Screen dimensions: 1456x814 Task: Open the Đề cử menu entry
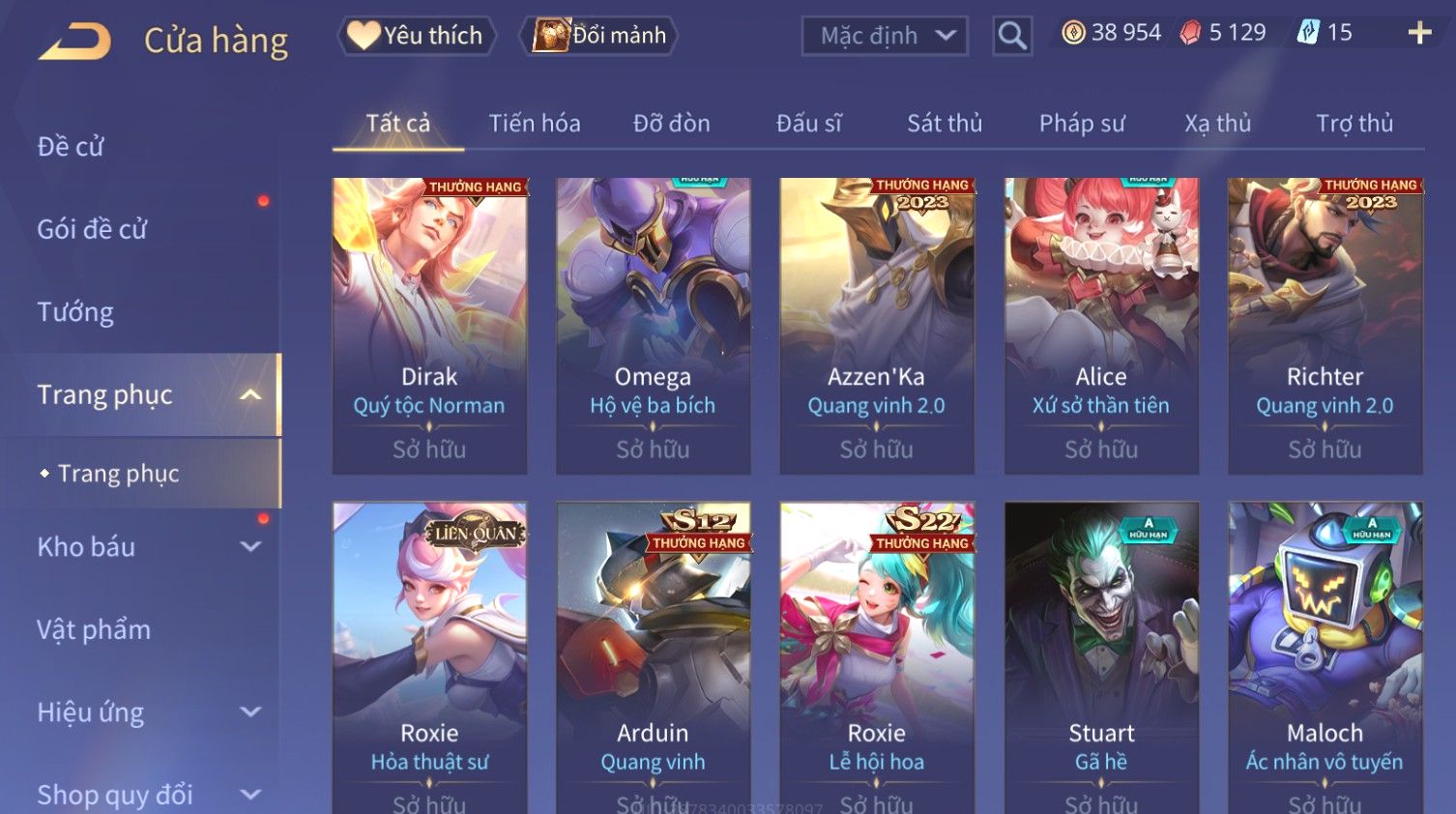click(x=71, y=147)
